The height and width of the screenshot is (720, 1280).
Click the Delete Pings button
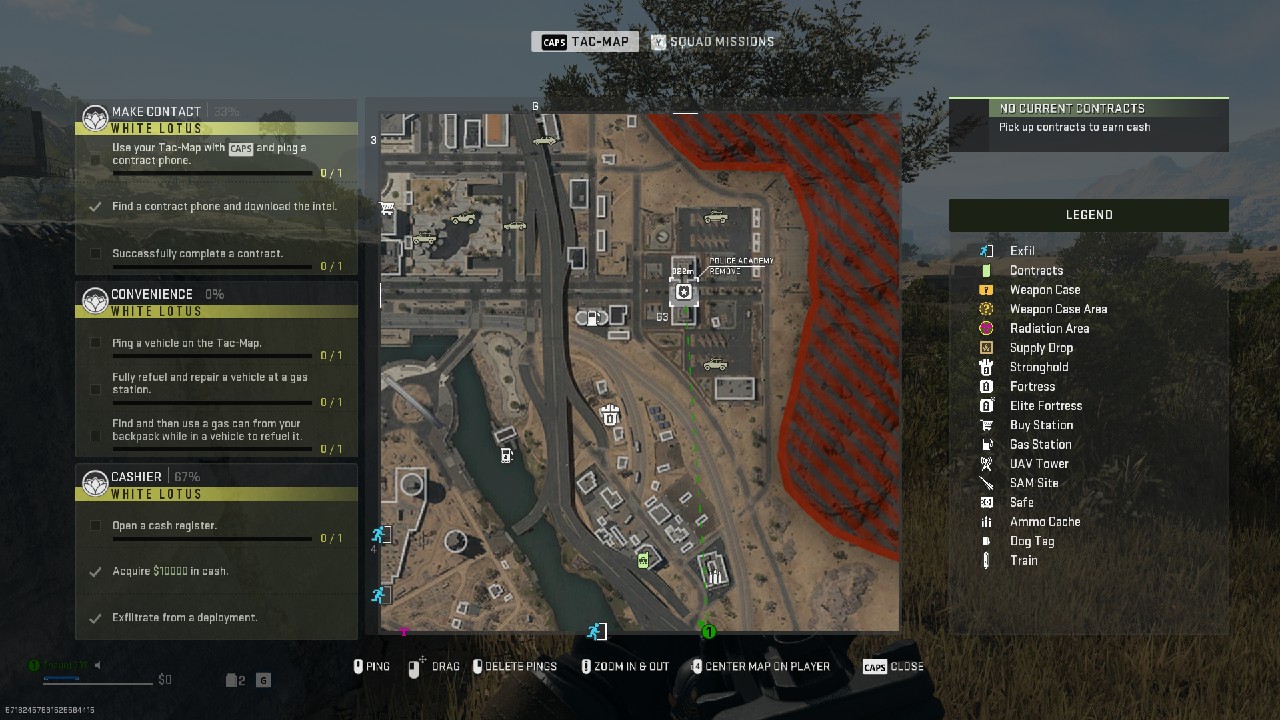(x=515, y=666)
